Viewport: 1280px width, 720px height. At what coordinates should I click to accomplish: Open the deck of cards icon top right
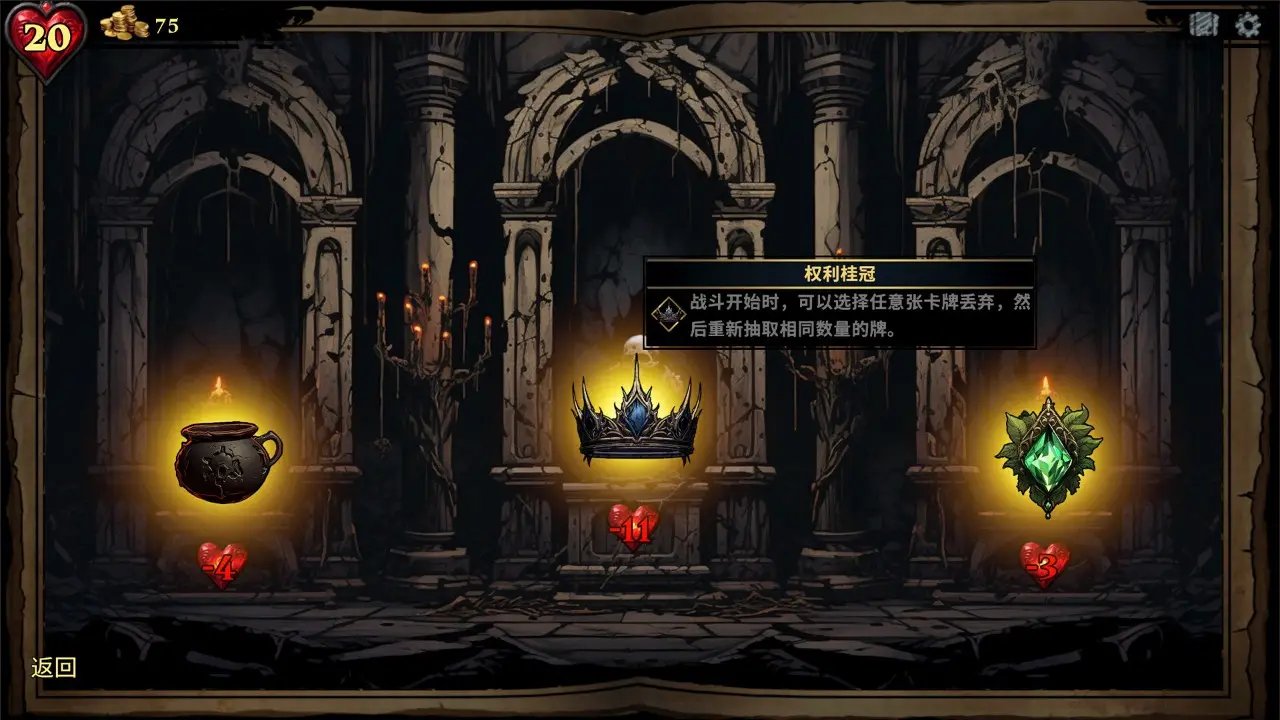pyautogui.click(x=1203, y=24)
